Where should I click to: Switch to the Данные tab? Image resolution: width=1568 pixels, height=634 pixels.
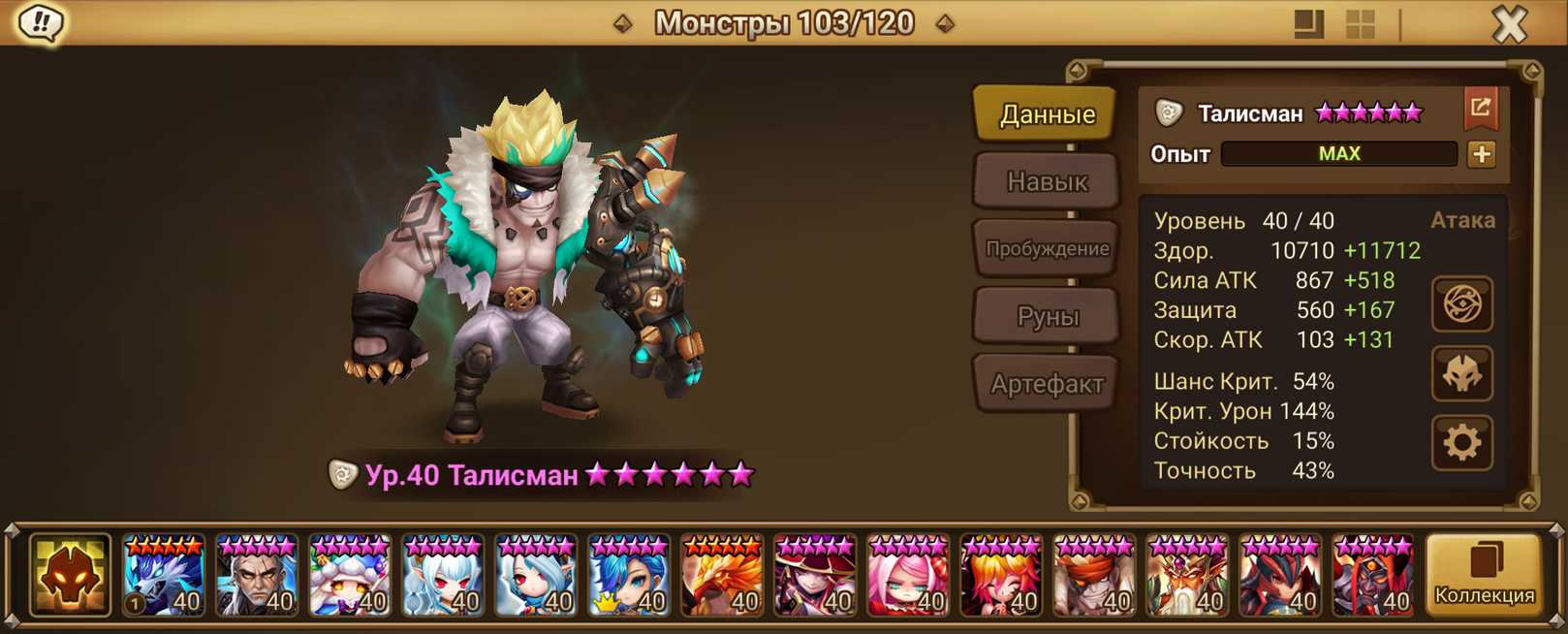[x=1047, y=114]
